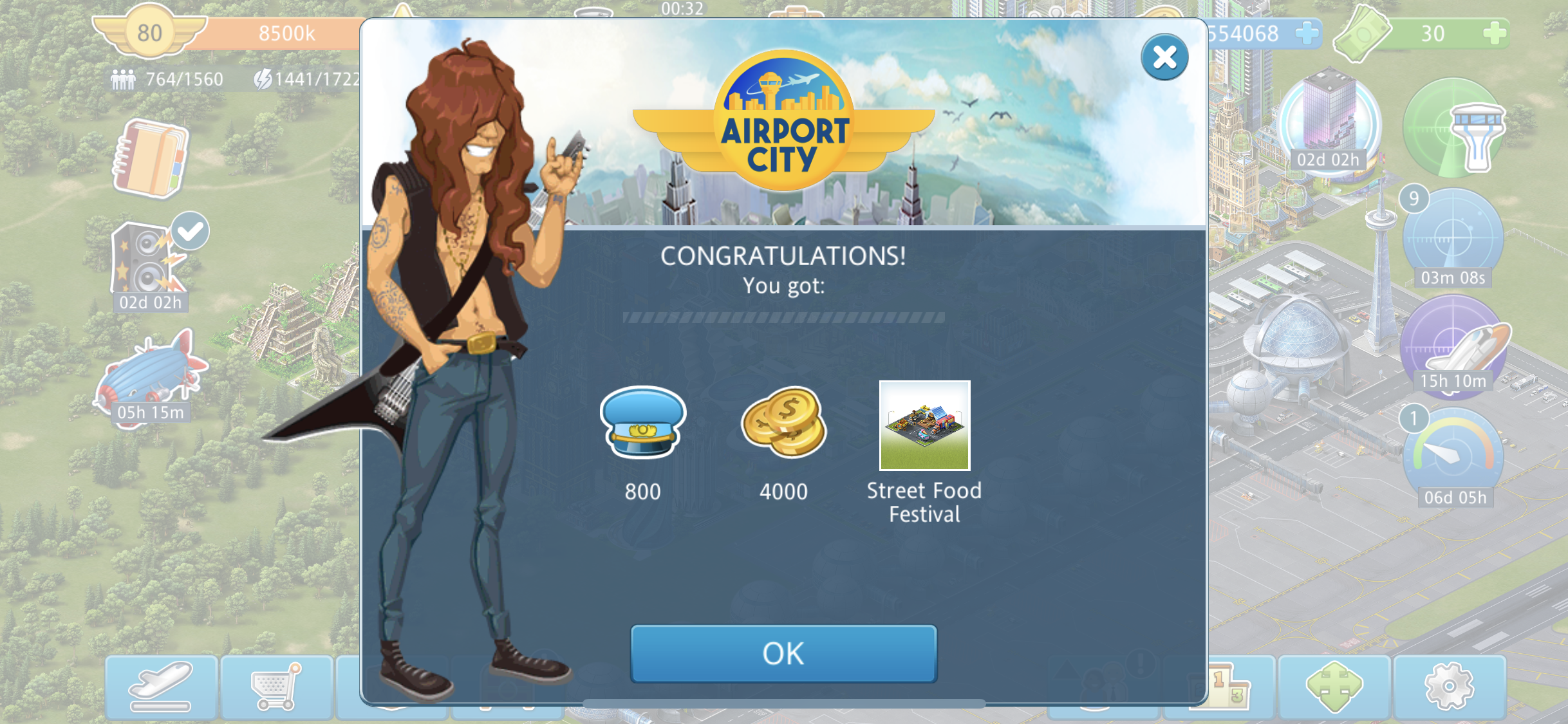Confirm the reward with the OK button
The width and height of the screenshot is (1568, 724).
point(783,653)
